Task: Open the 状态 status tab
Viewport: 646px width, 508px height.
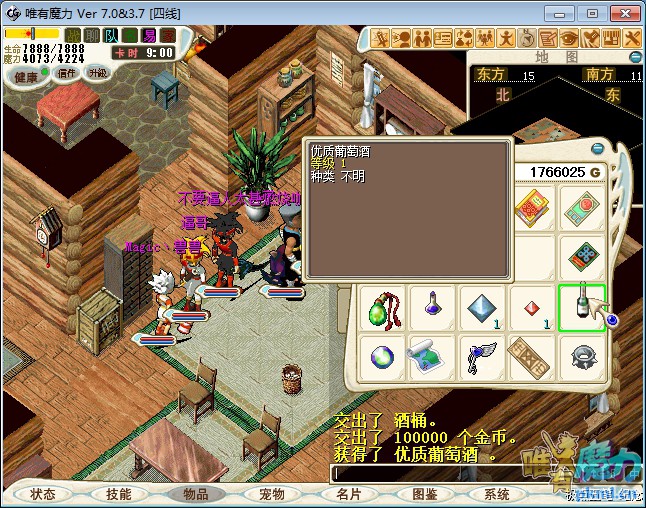Action: (43, 494)
